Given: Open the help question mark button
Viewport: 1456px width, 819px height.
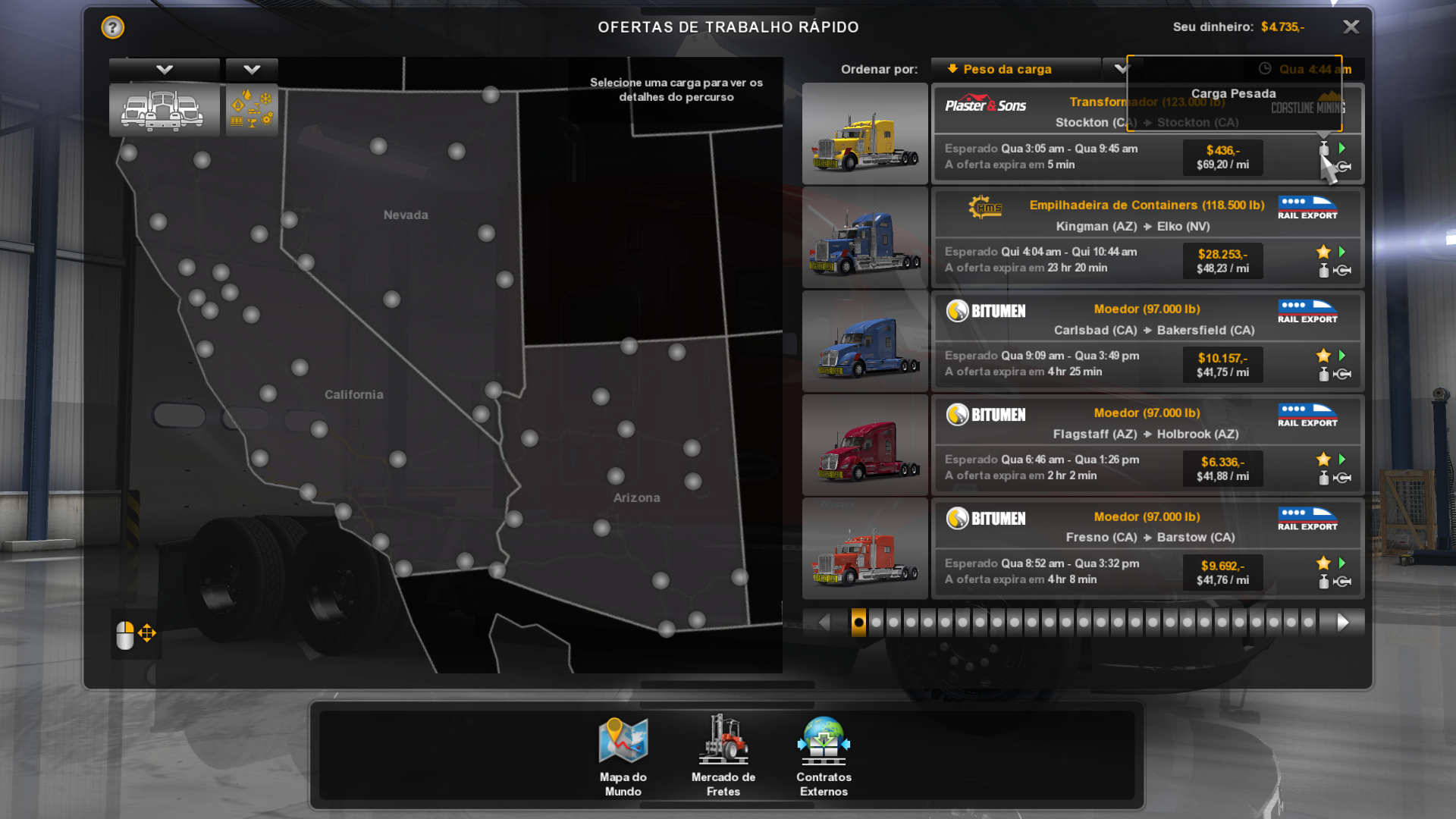Looking at the screenshot, I should 112,27.
